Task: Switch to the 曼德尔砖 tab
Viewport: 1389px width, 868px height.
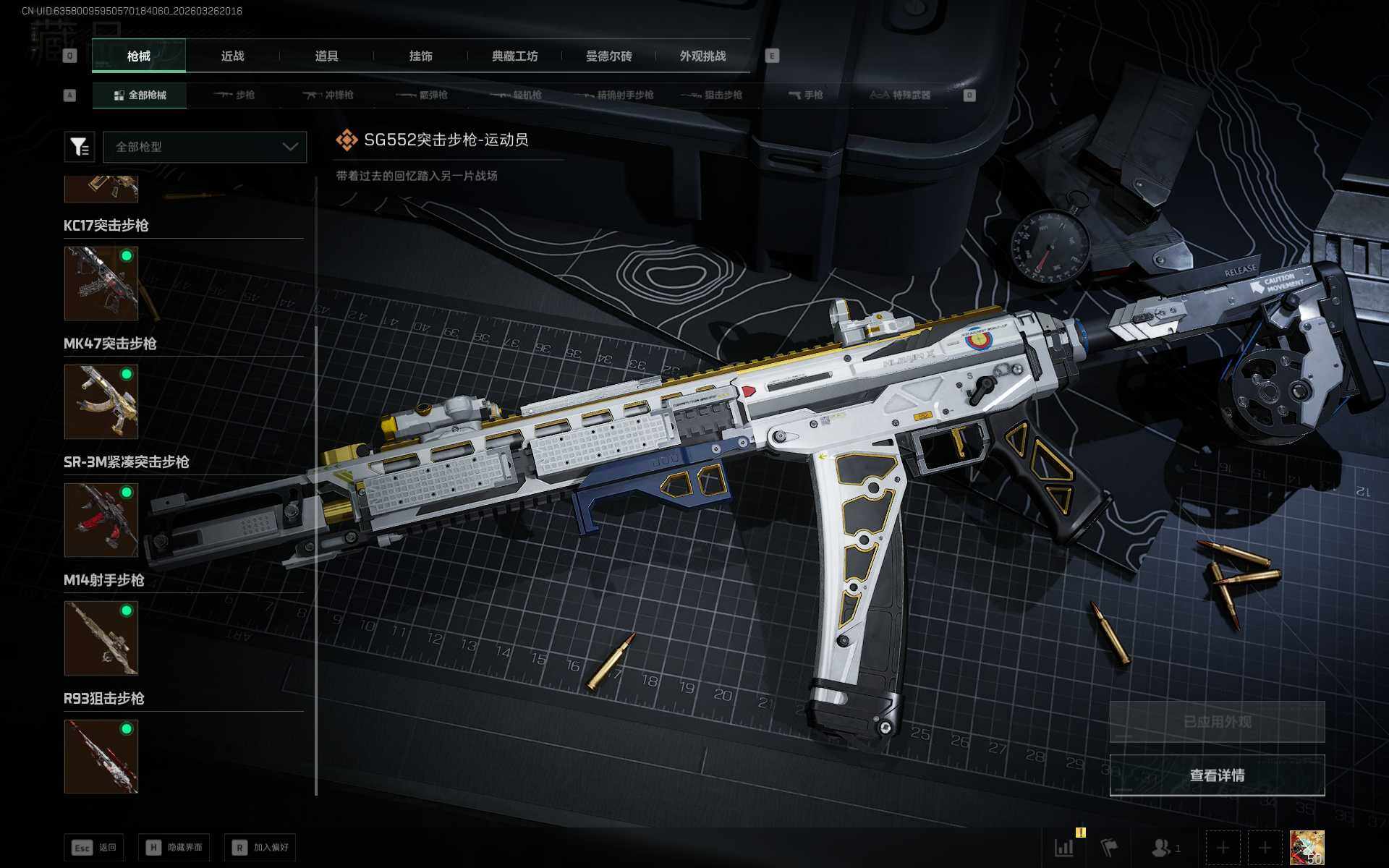Action: [x=608, y=56]
